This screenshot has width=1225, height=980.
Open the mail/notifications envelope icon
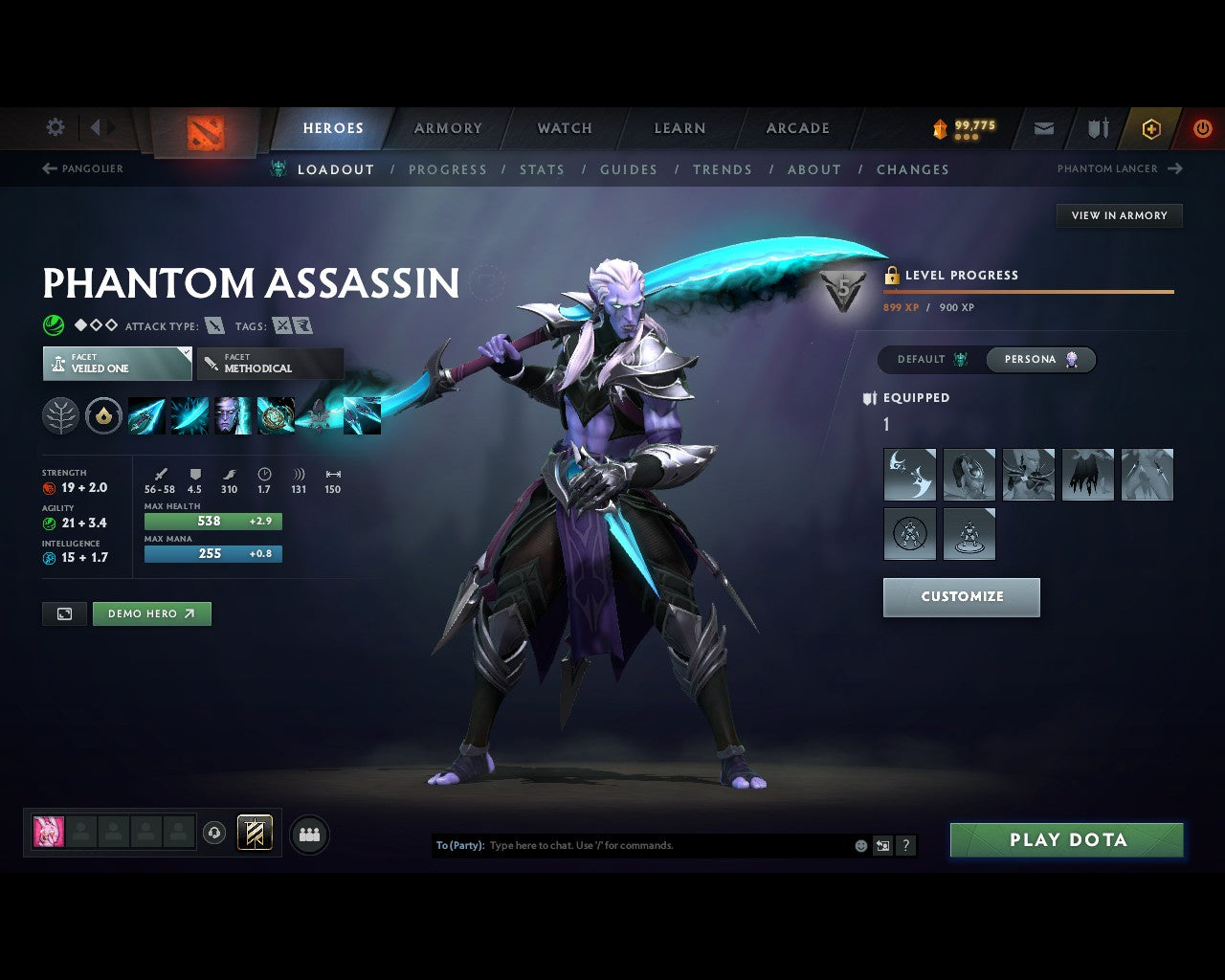click(1043, 128)
